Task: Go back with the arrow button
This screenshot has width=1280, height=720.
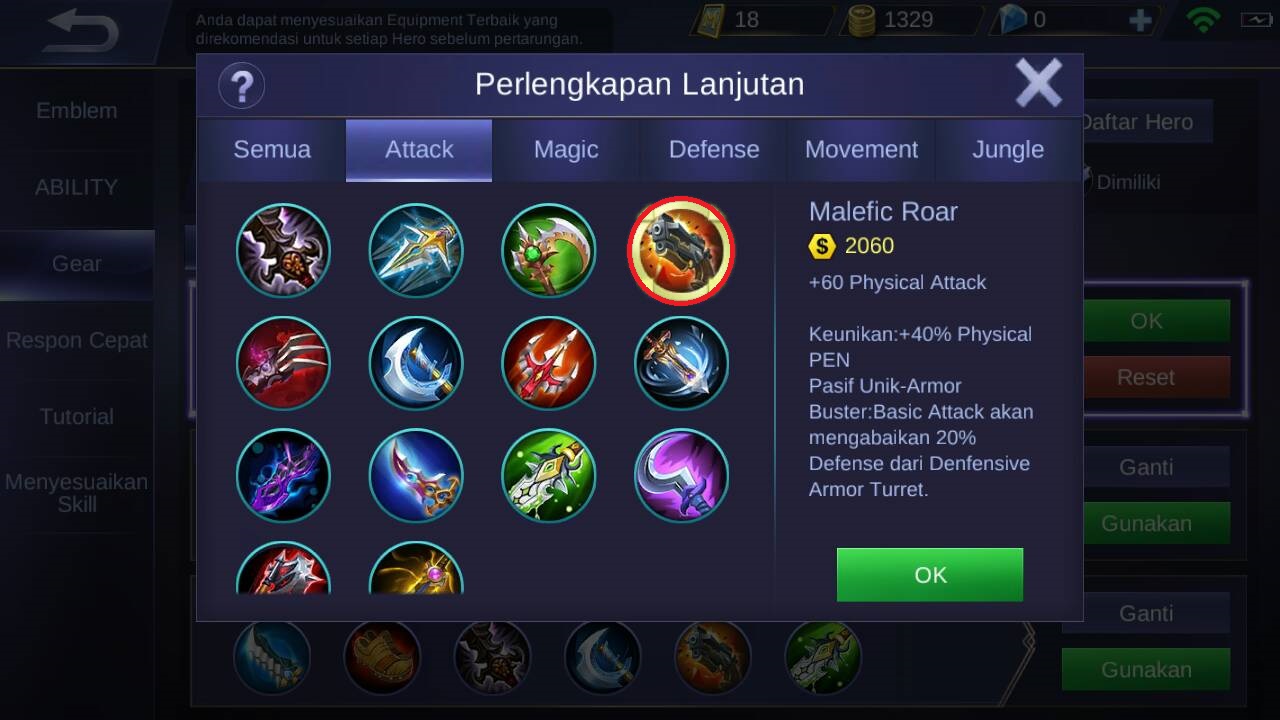Action: [x=82, y=32]
